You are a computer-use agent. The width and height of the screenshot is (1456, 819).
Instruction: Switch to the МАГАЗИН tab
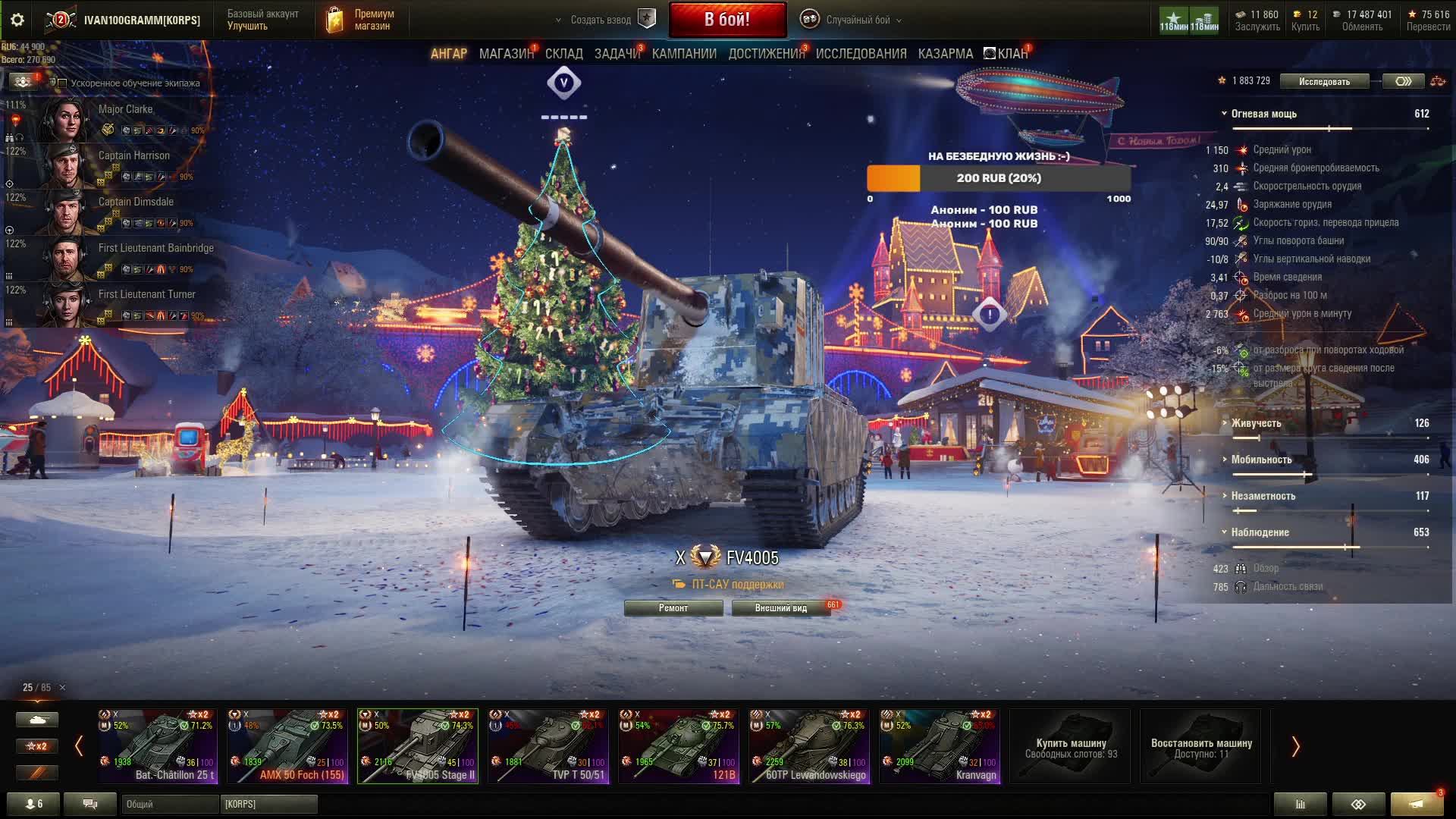506,54
